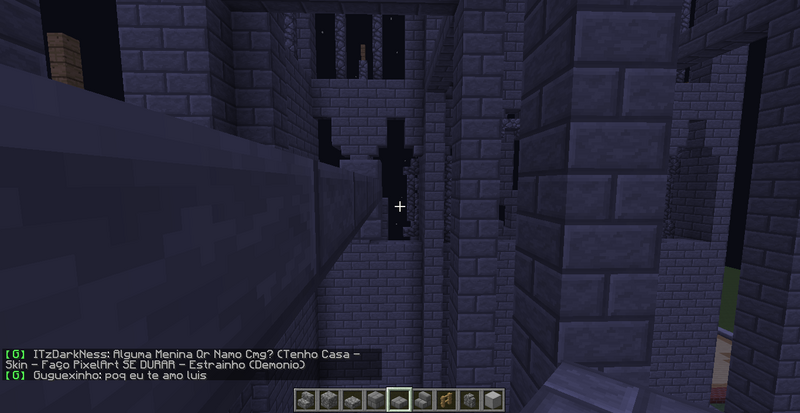Select the light gray block slot

494,400
